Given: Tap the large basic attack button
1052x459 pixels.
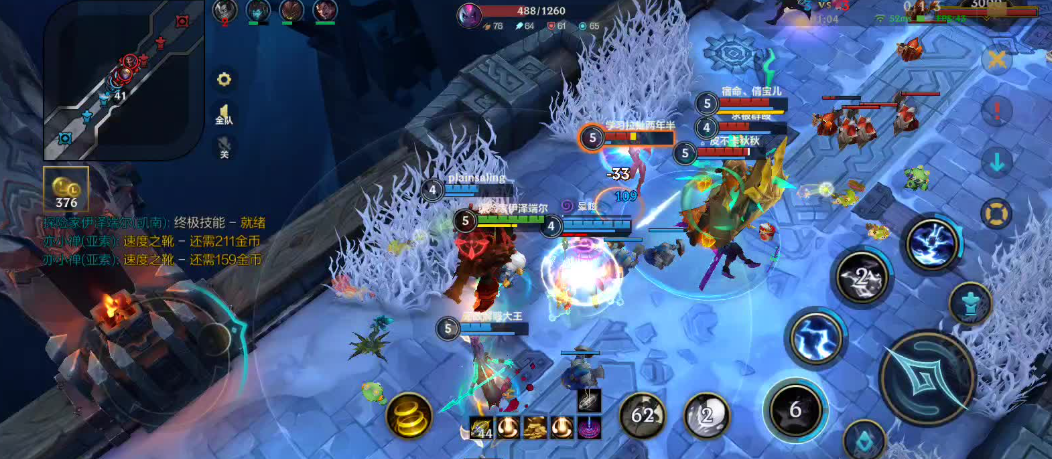Looking at the screenshot, I should 927,378.
